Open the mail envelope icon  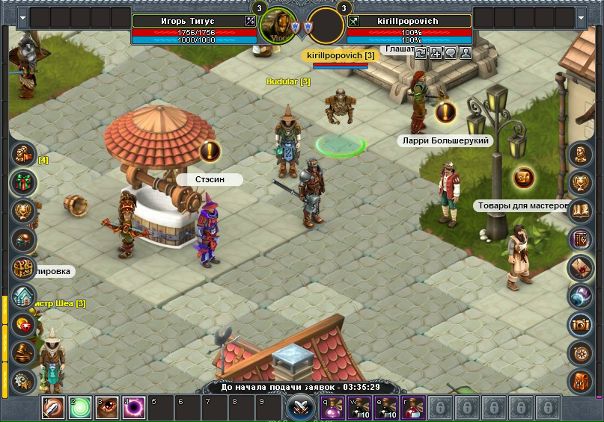(581, 268)
